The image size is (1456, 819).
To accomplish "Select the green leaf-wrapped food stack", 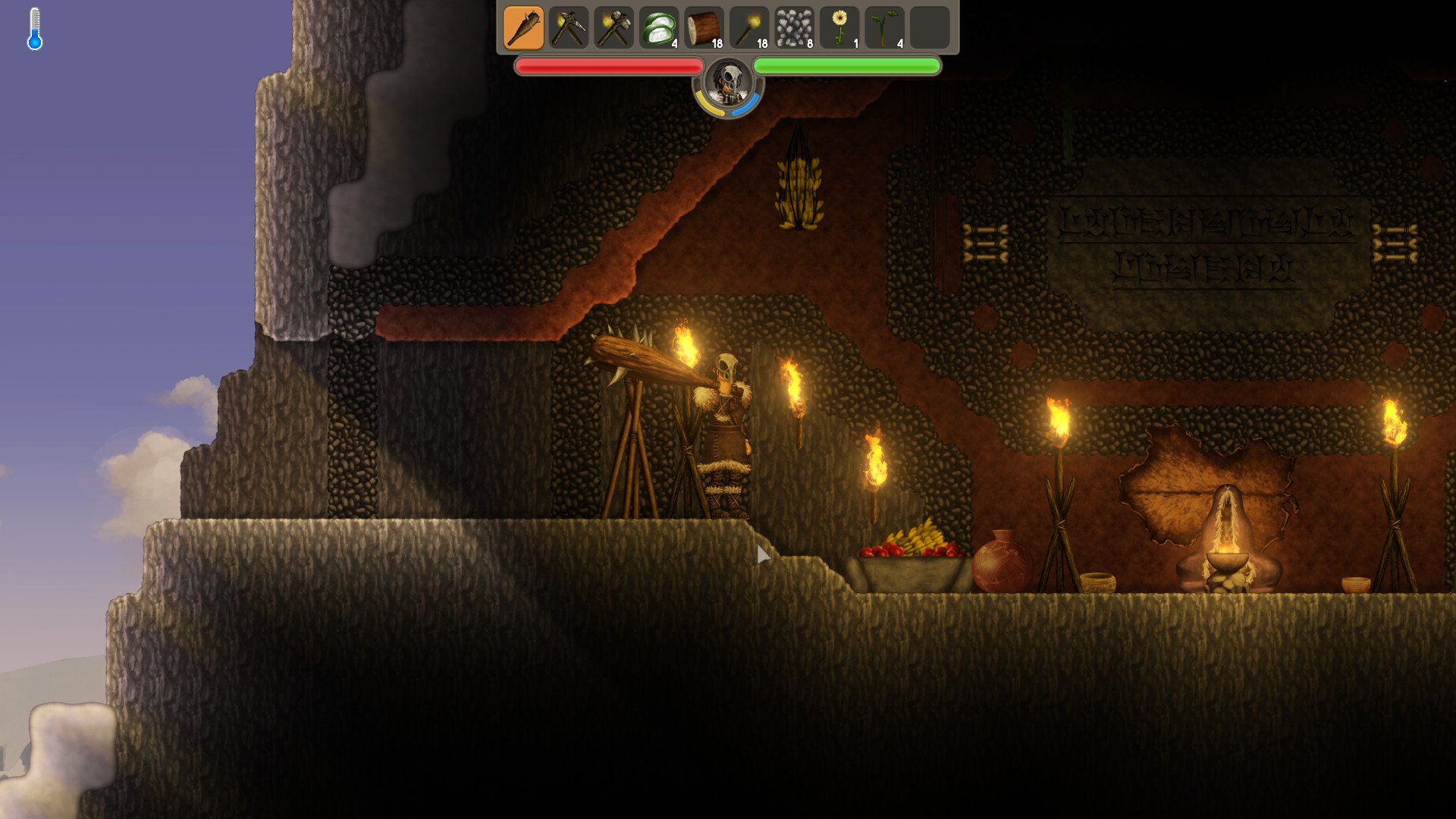I will tap(659, 28).
